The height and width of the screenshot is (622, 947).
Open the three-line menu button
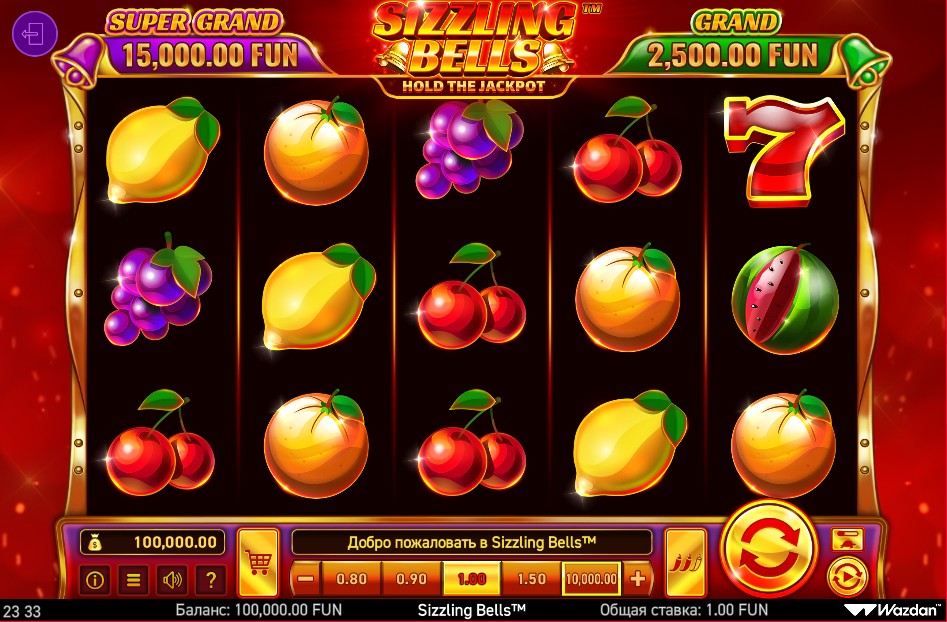pyautogui.click(x=135, y=578)
